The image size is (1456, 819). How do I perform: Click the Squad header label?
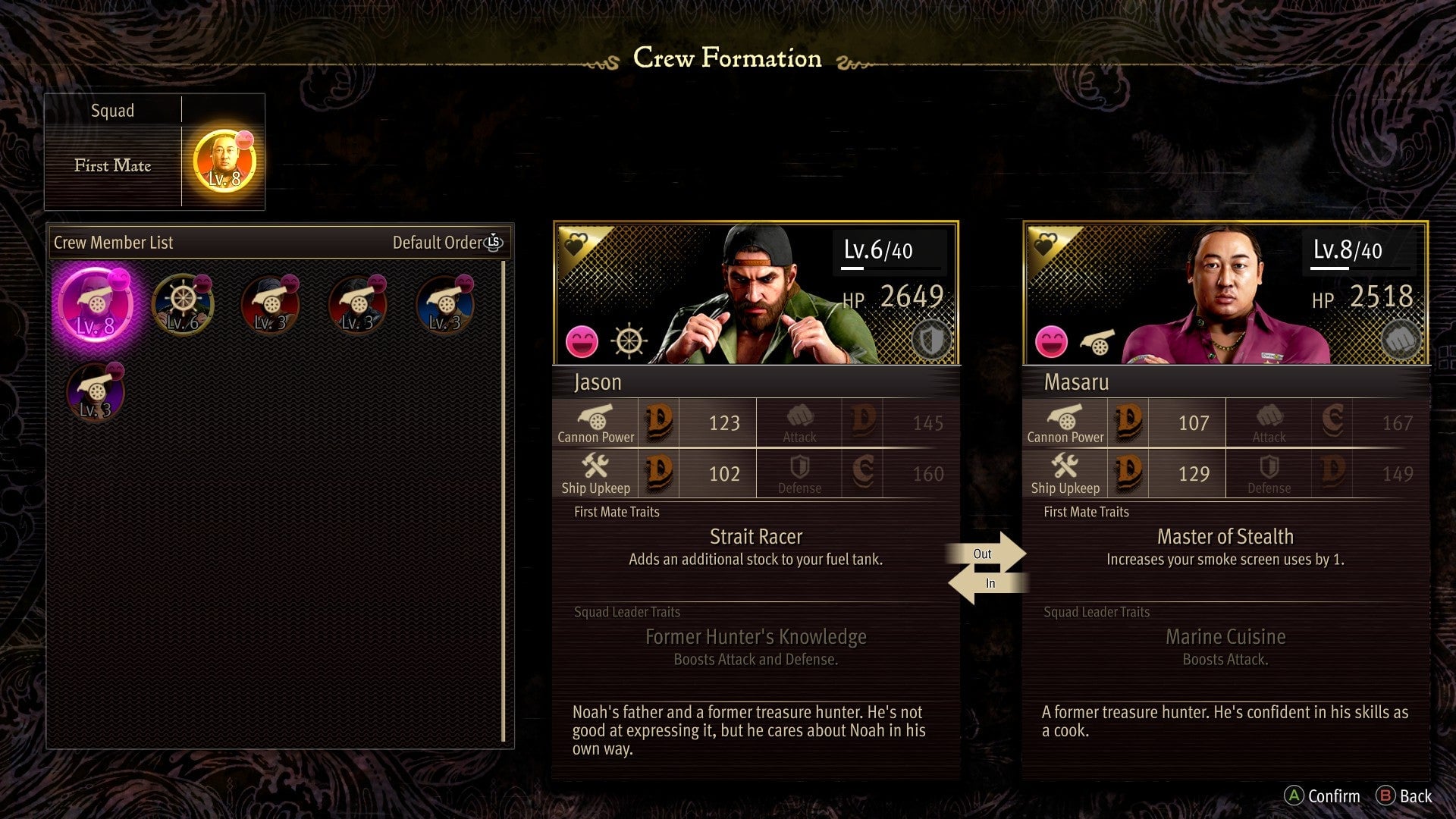[x=113, y=111]
